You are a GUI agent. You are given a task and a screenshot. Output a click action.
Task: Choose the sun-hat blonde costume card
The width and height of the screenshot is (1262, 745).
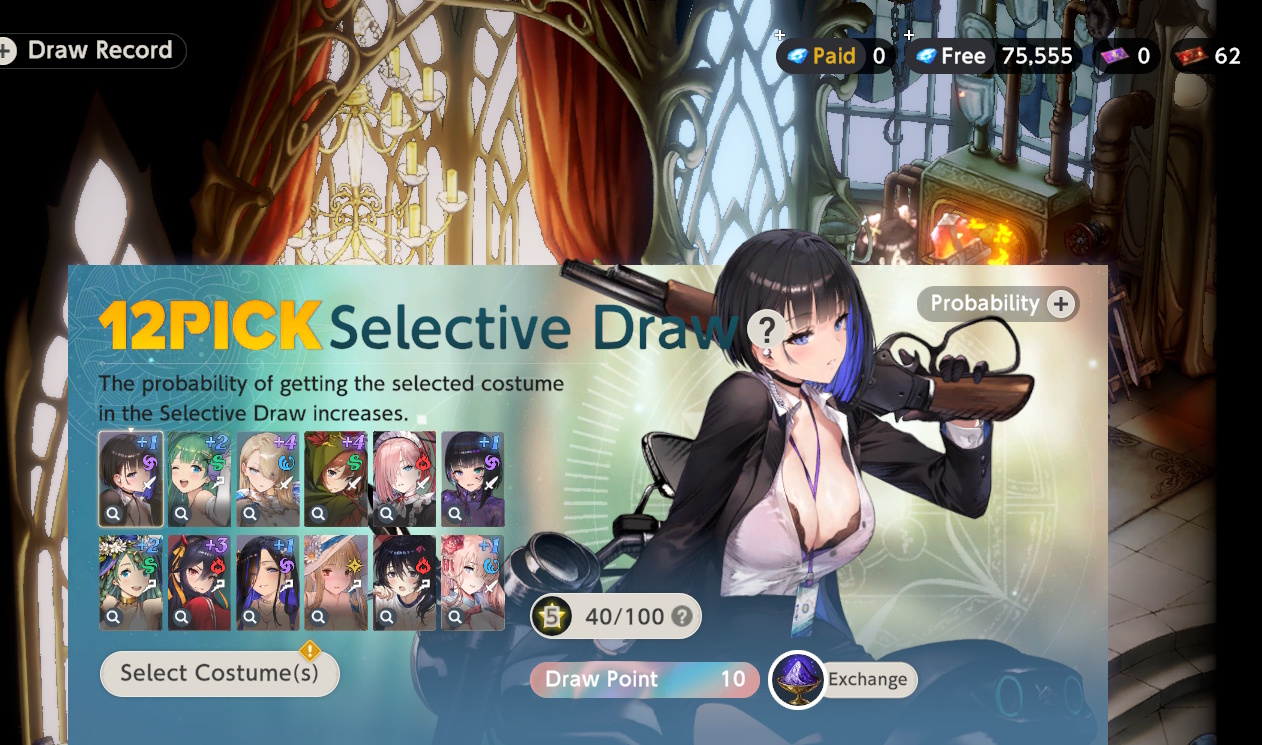pyautogui.click(x=336, y=582)
